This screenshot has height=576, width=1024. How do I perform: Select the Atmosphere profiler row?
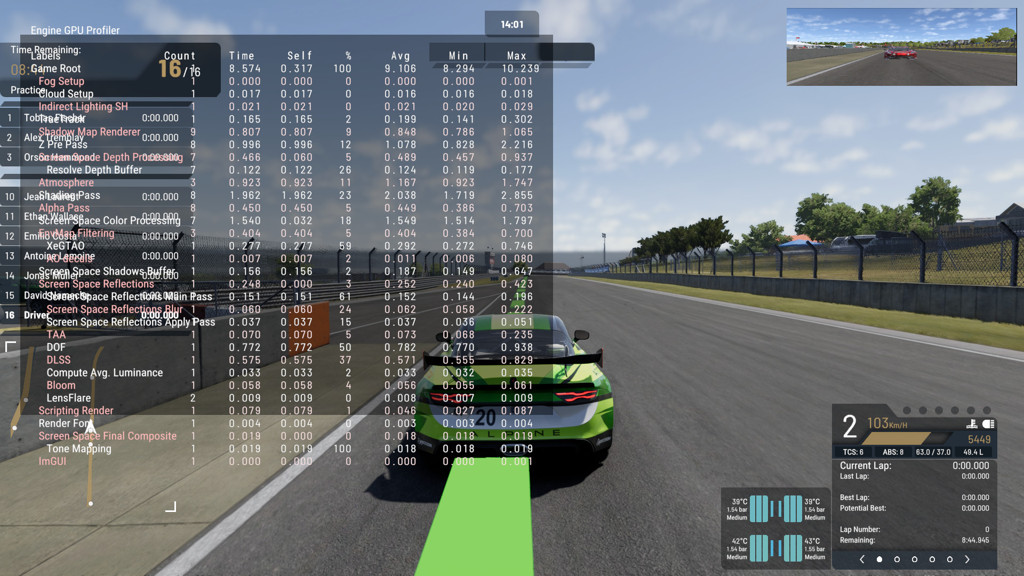pyautogui.click(x=66, y=183)
